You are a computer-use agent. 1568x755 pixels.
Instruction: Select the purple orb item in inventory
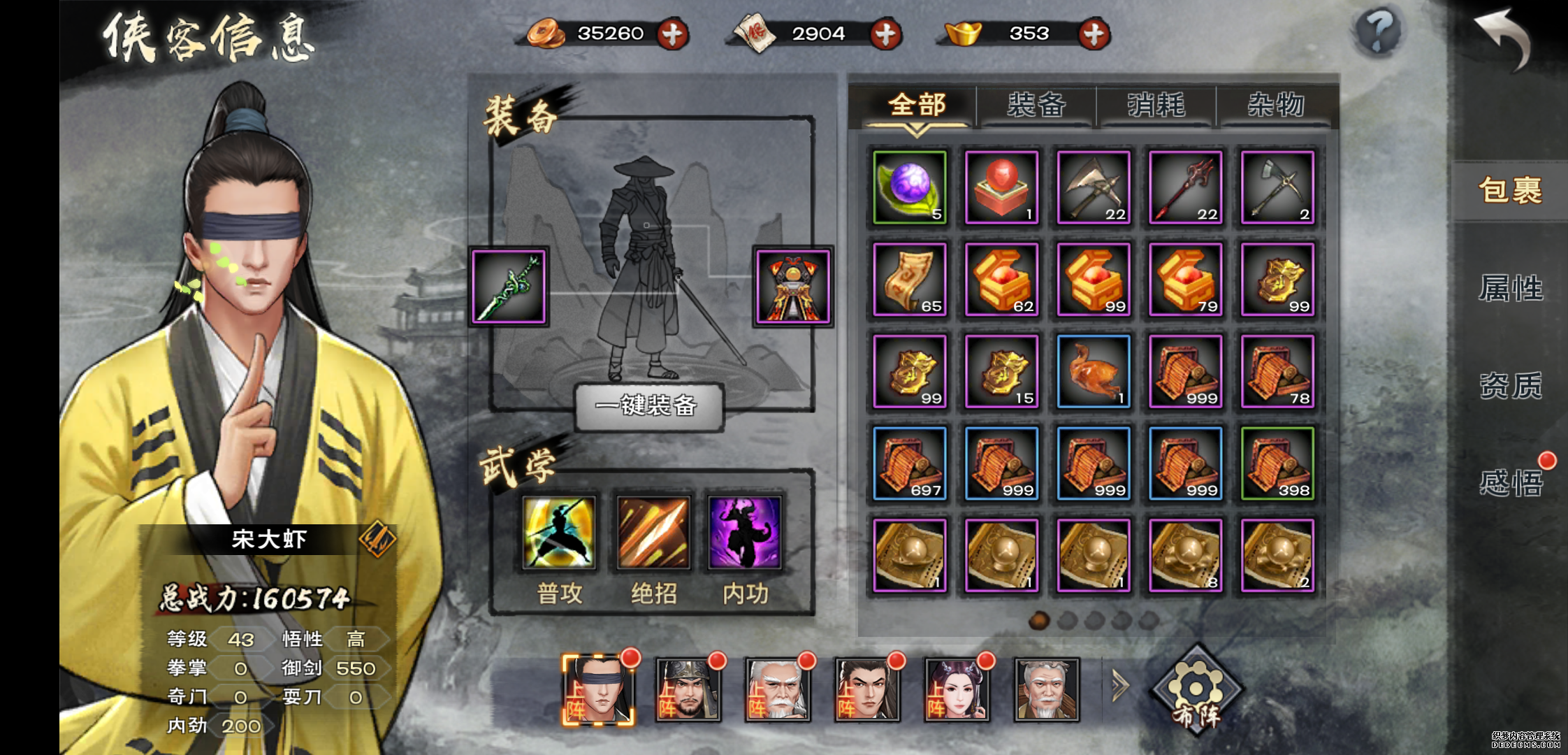coord(909,187)
